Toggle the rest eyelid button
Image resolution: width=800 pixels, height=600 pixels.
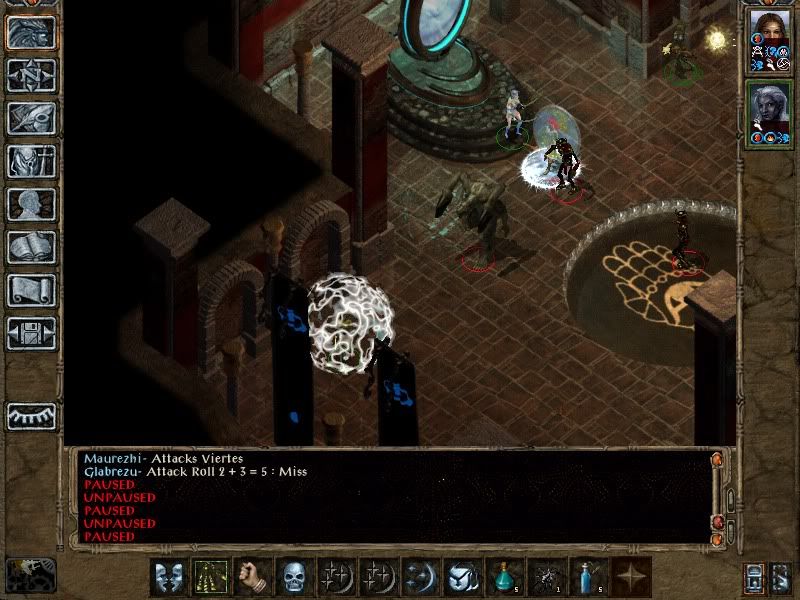point(31,416)
